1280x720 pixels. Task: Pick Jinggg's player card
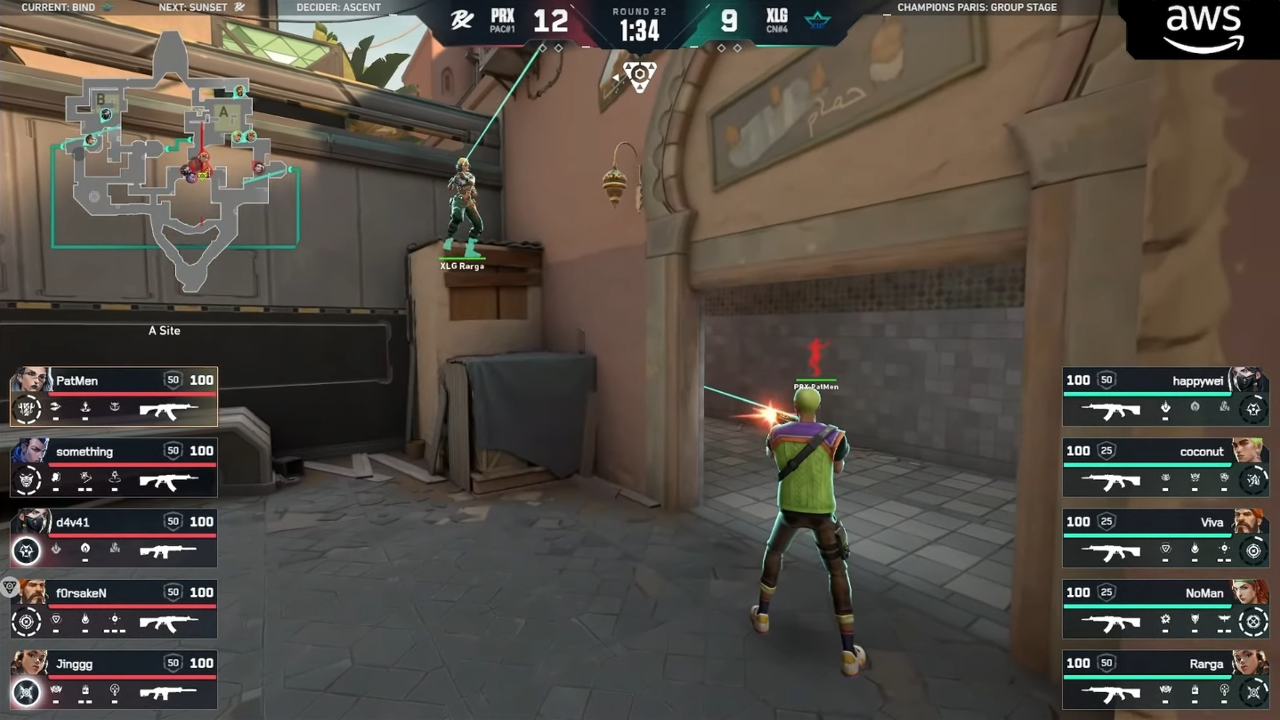pos(114,680)
